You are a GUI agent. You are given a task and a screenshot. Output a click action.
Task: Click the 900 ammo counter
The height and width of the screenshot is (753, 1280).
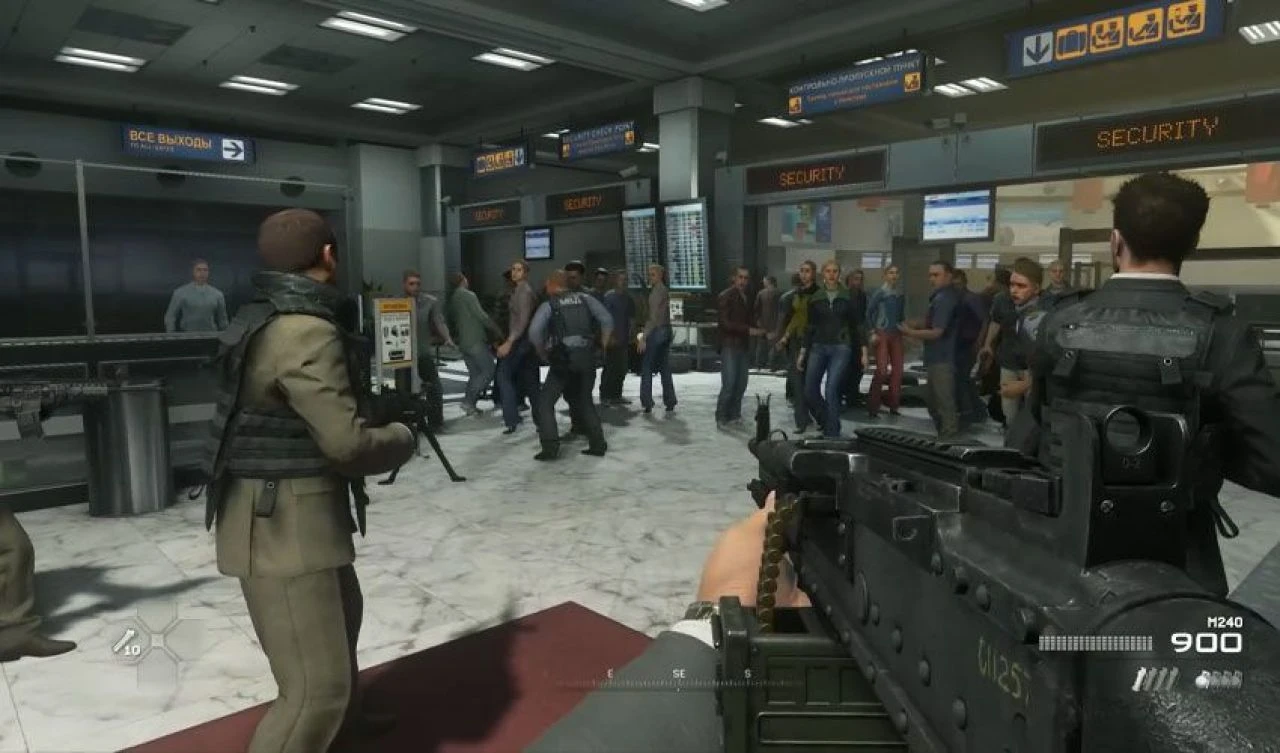pos(1205,644)
